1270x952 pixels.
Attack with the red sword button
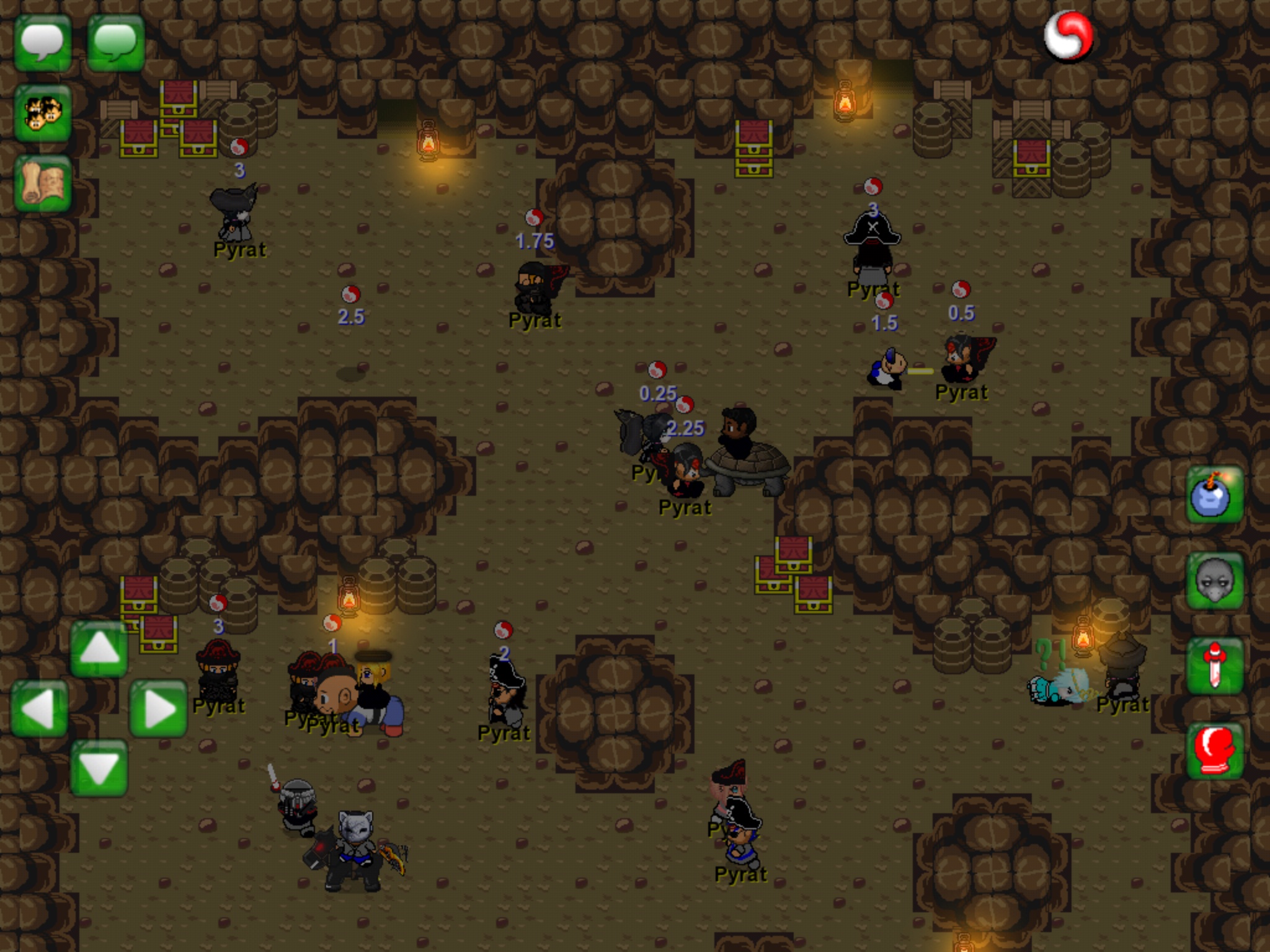click(x=1214, y=666)
